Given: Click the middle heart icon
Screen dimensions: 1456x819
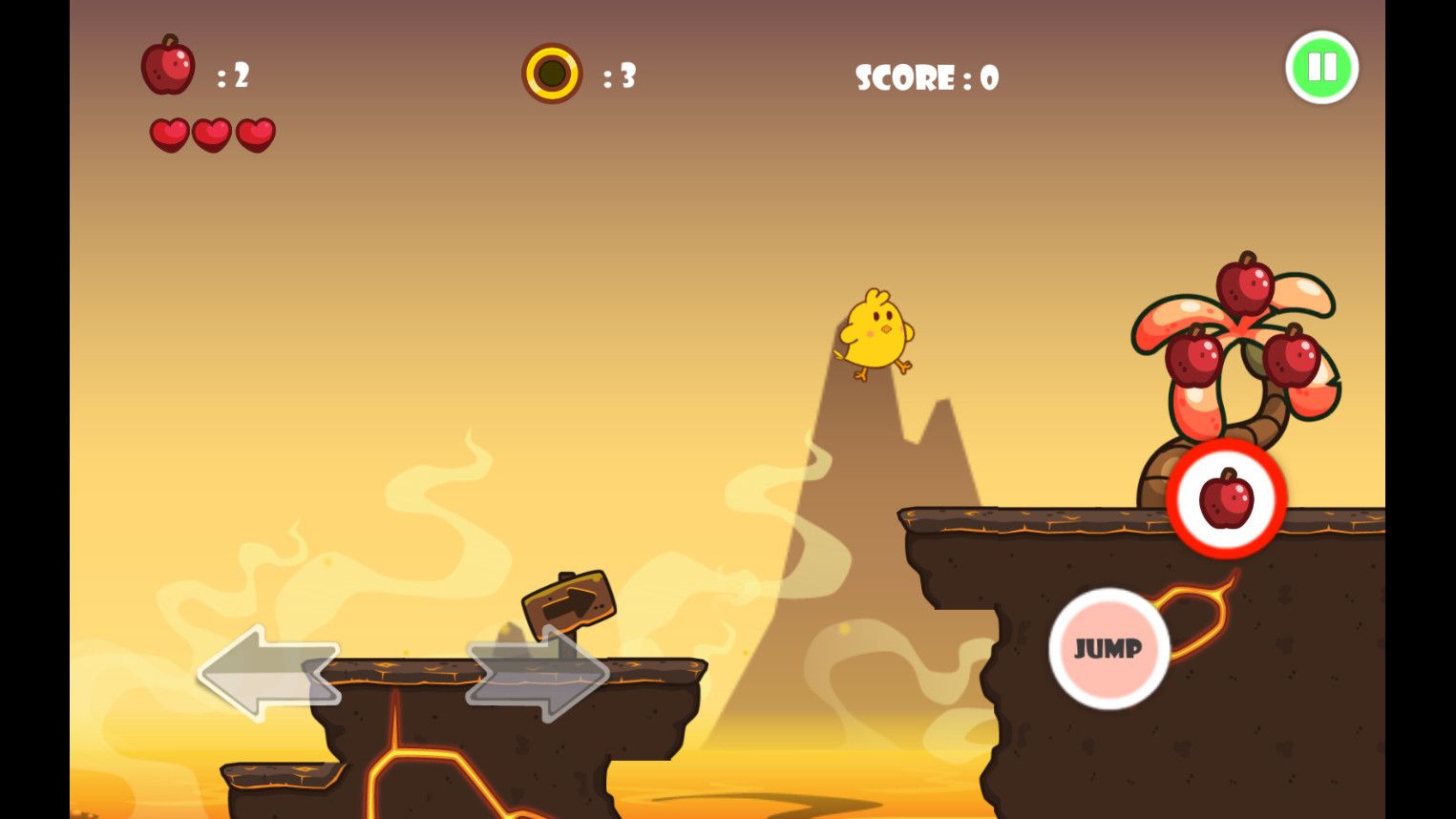Looking at the screenshot, I should tap(211, 134).
